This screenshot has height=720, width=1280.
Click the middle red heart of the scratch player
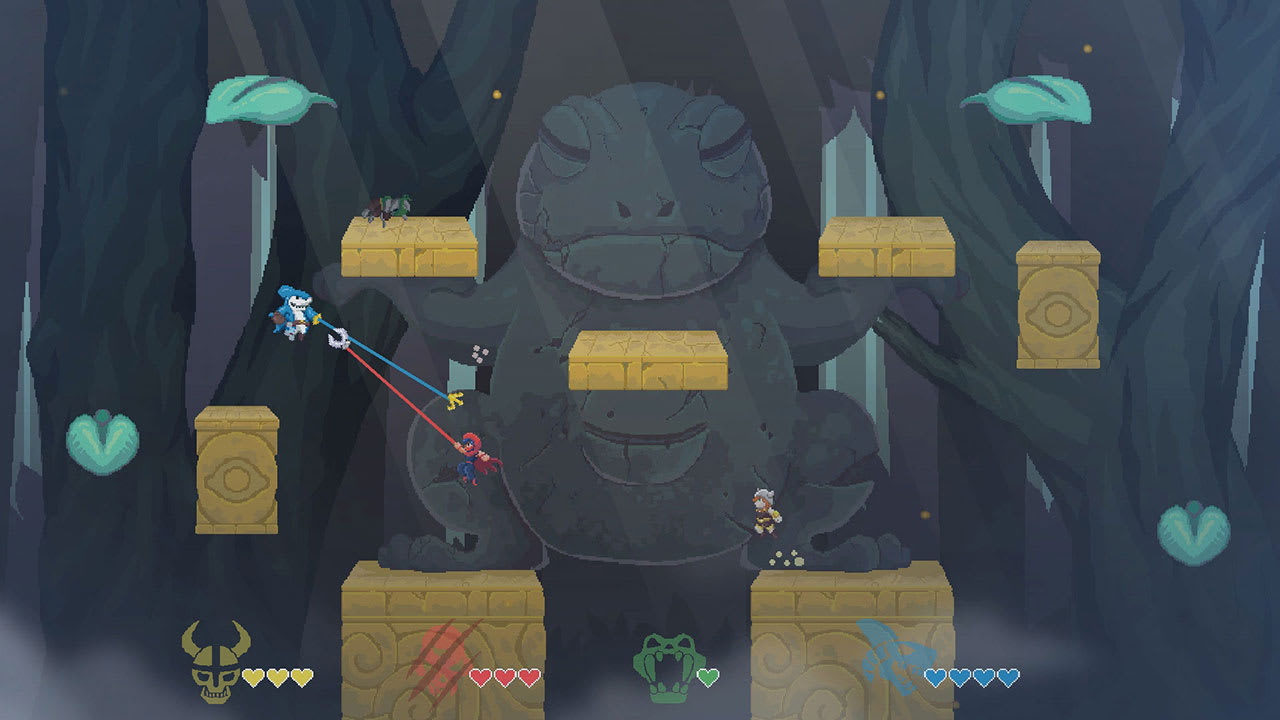(505, 676)
